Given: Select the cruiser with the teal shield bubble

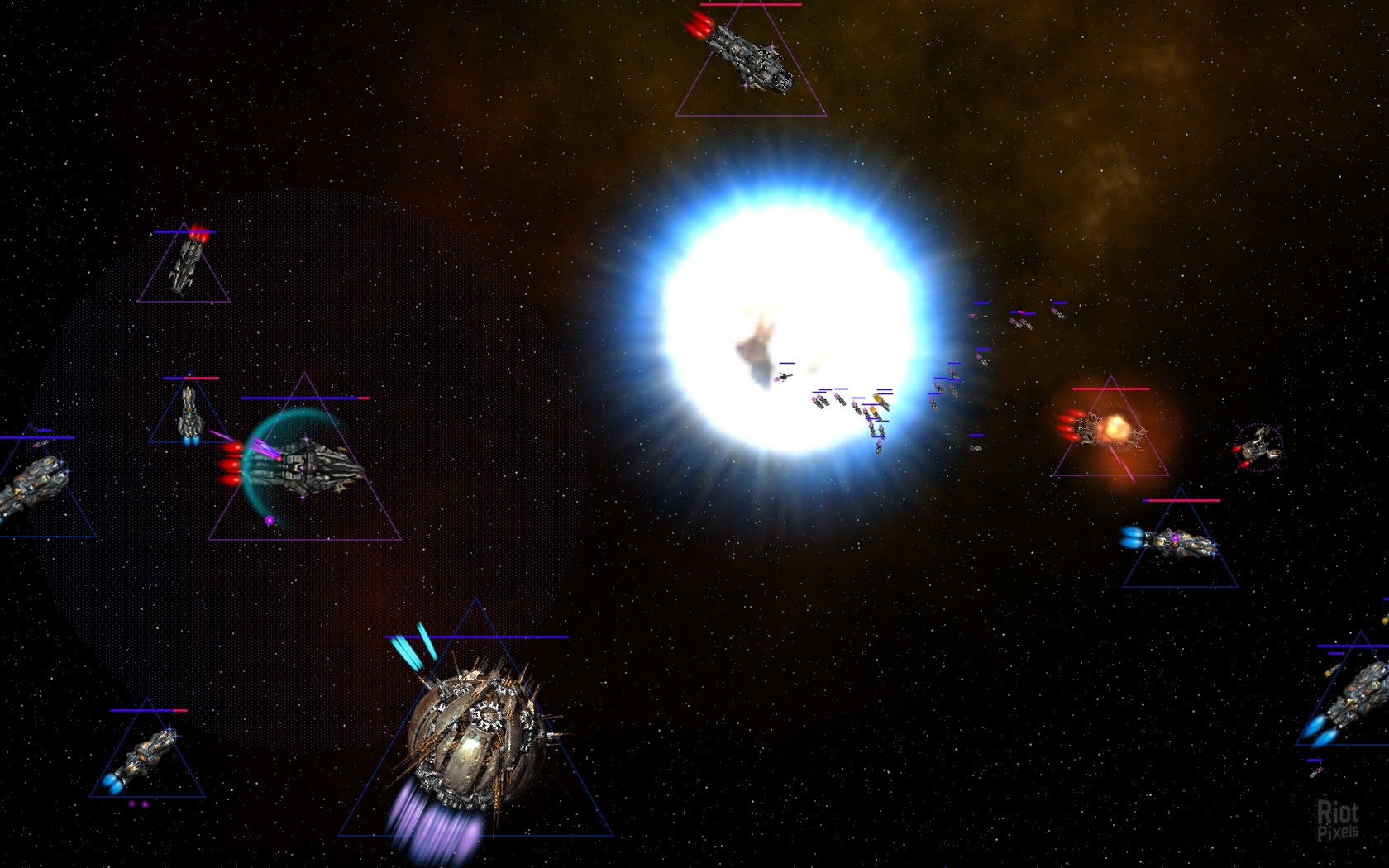Looking at the screenshot, I should [308, 467].
